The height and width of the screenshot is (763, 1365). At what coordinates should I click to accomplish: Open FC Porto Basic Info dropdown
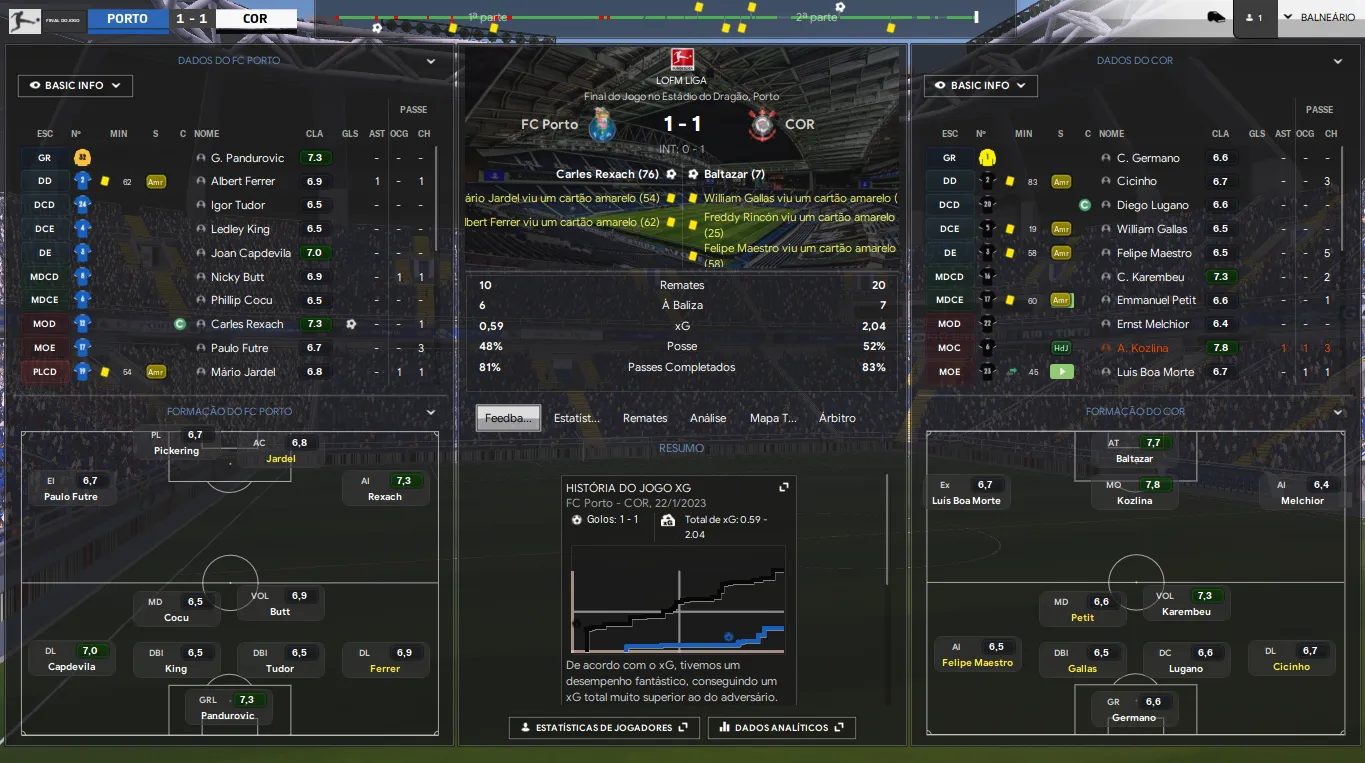[75, 86]
